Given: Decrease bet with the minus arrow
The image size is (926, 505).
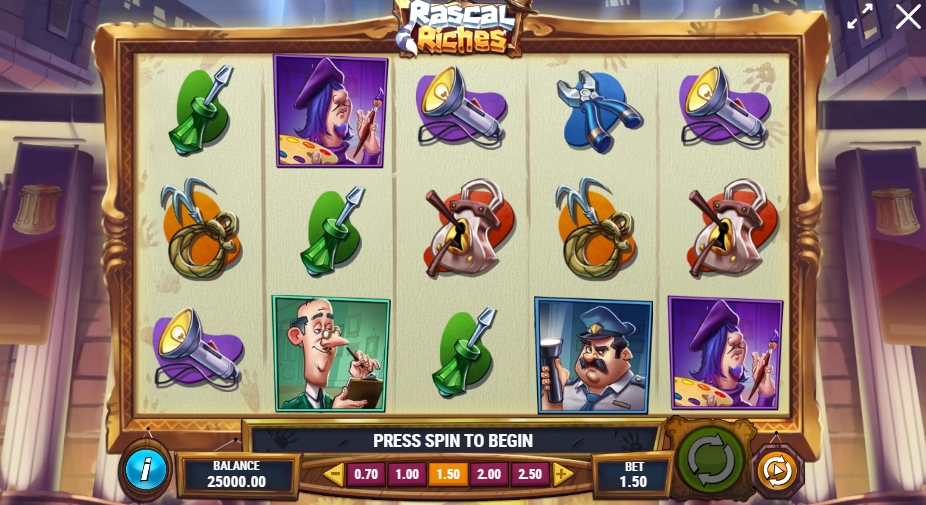Looking at the screenshot, I should coord(333,474).
